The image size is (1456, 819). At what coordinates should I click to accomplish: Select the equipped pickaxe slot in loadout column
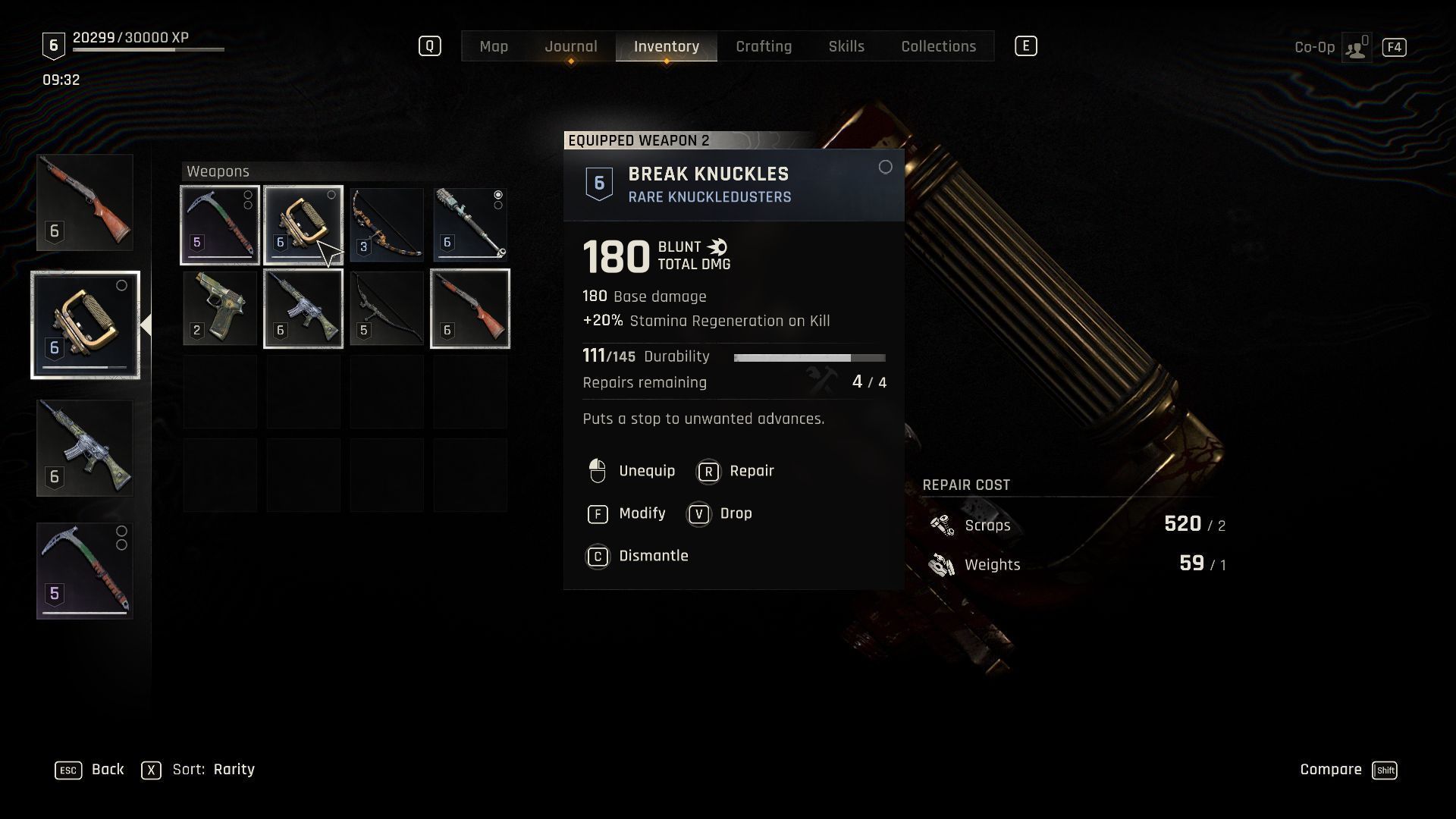85,570
